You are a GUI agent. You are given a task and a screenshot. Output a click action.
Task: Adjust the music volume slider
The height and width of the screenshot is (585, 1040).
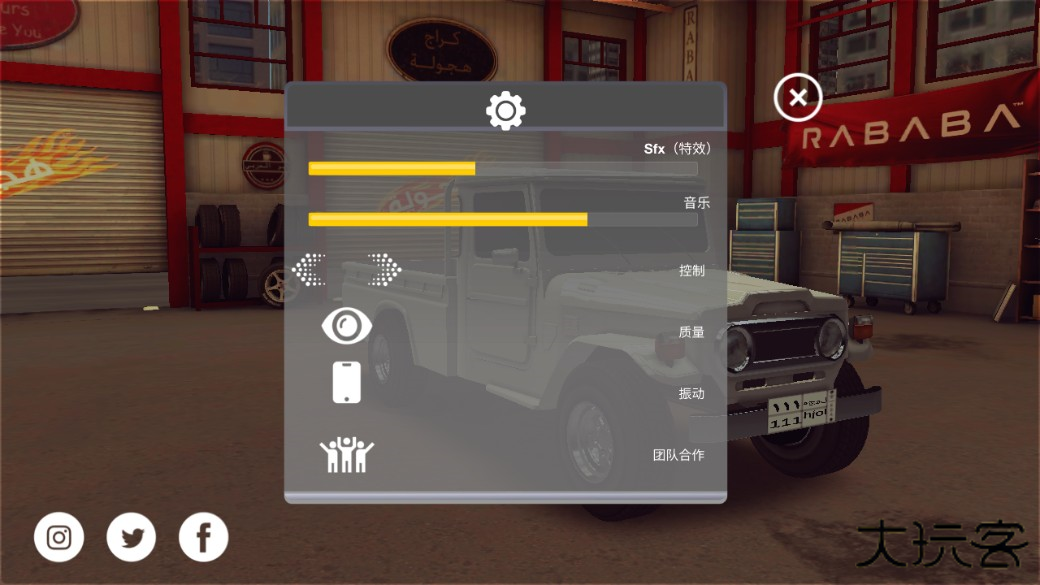click(x=587, y=219)
